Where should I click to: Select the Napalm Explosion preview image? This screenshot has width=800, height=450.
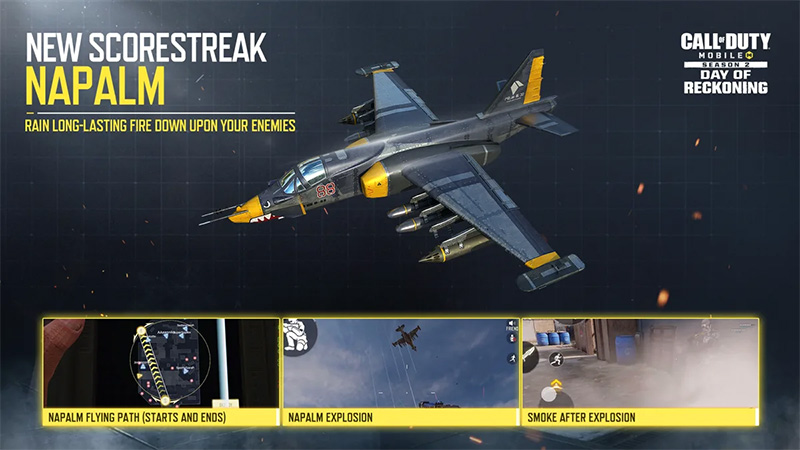click(400, 364)
